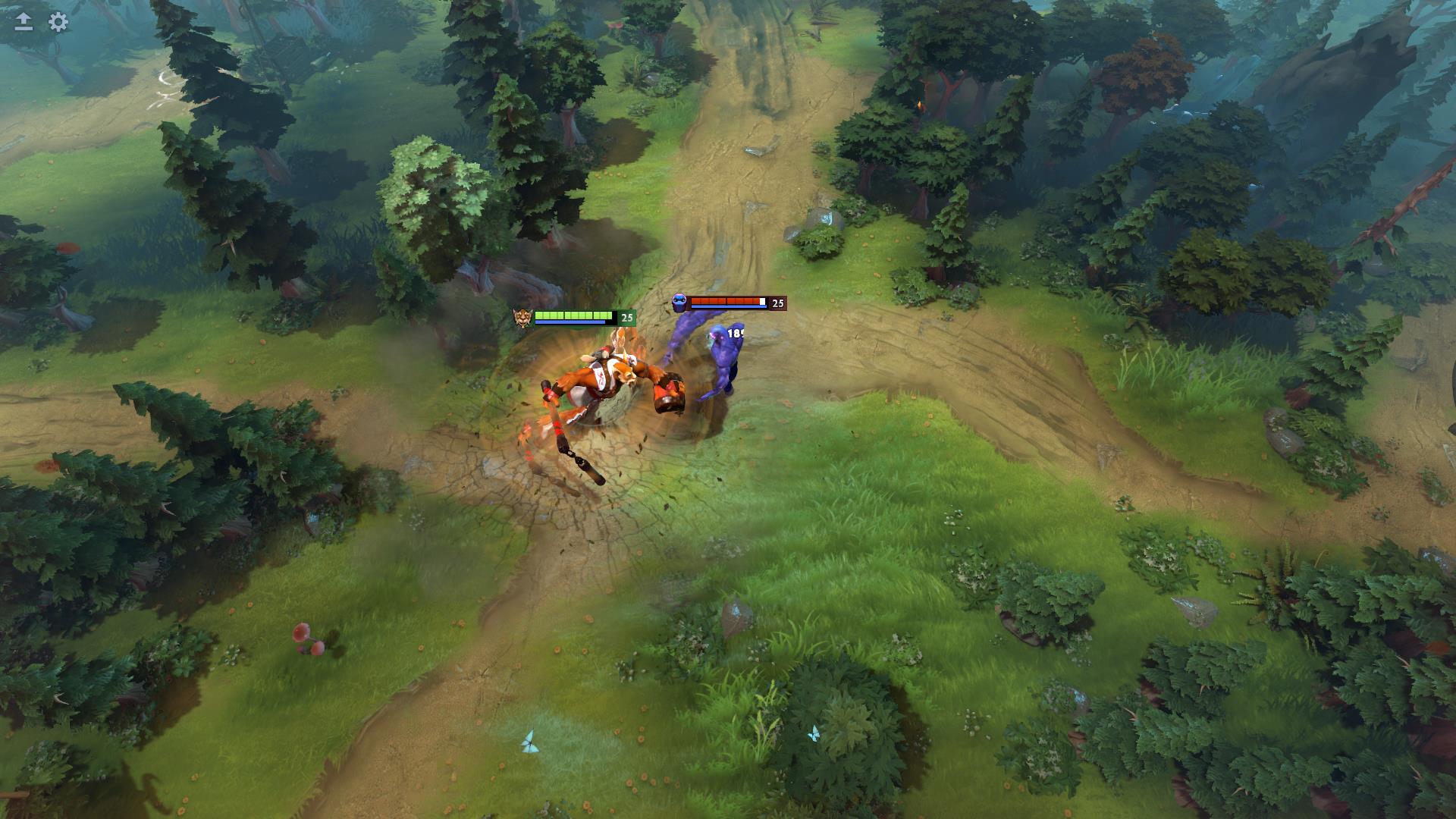Click Juggernaut's masked portrait icon

click(522, 318)
